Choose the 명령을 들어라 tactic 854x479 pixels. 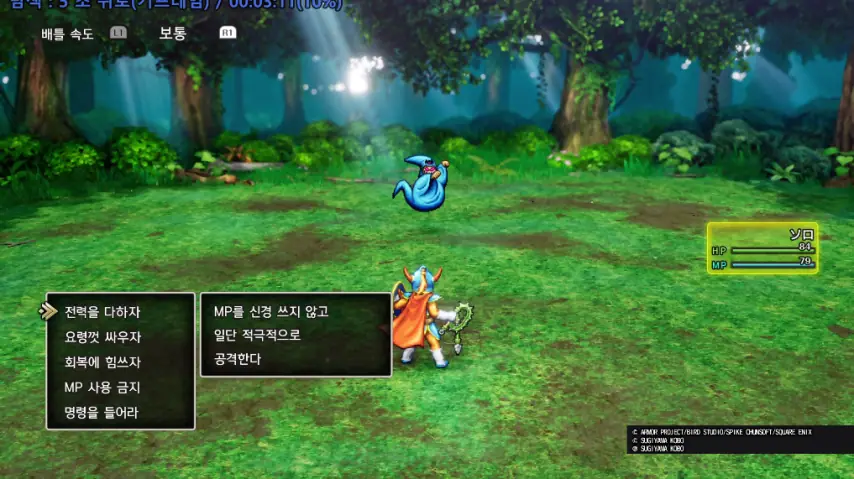coord(102,412)
